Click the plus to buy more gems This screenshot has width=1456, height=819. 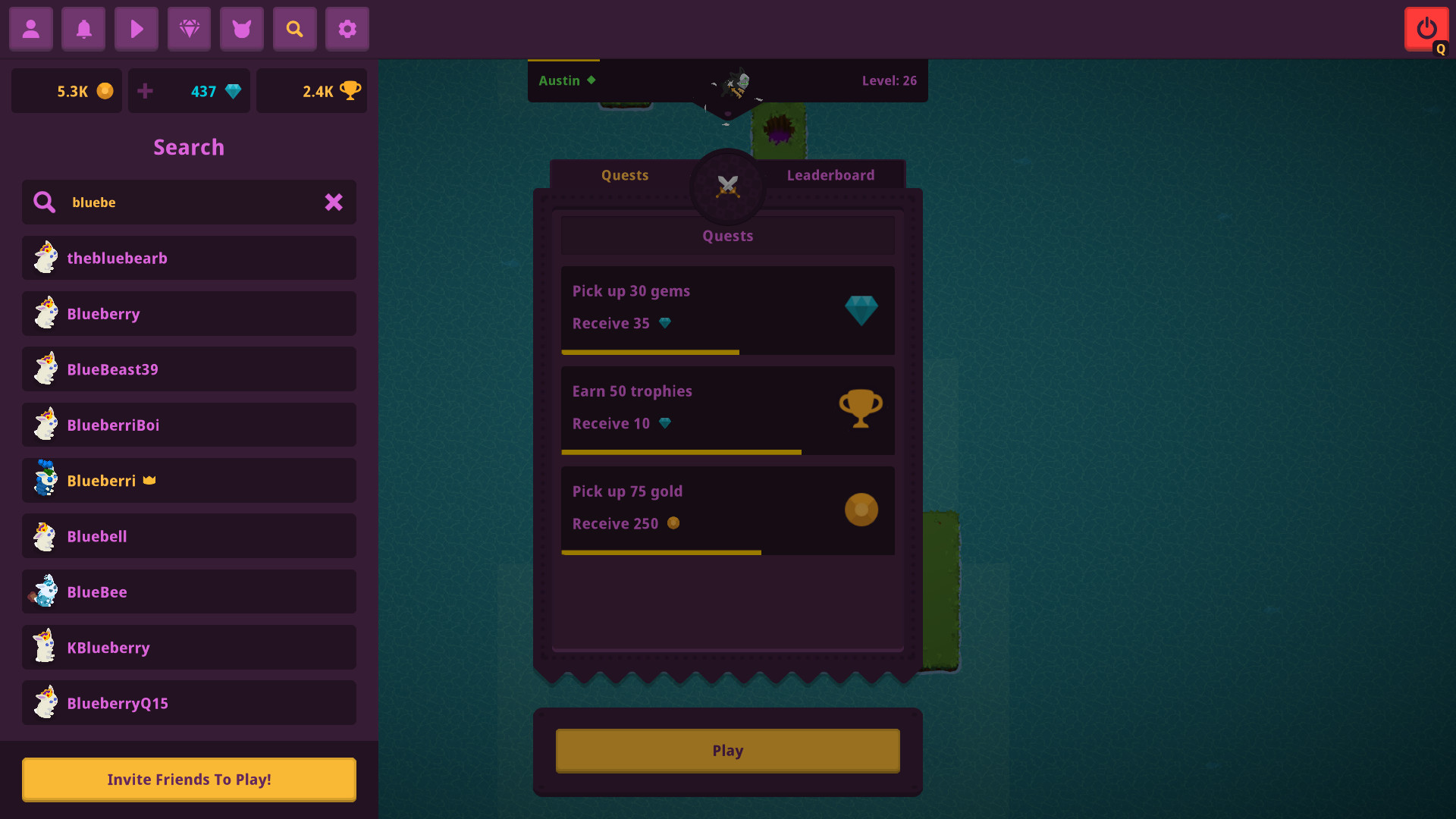click(x=145, y=90)
